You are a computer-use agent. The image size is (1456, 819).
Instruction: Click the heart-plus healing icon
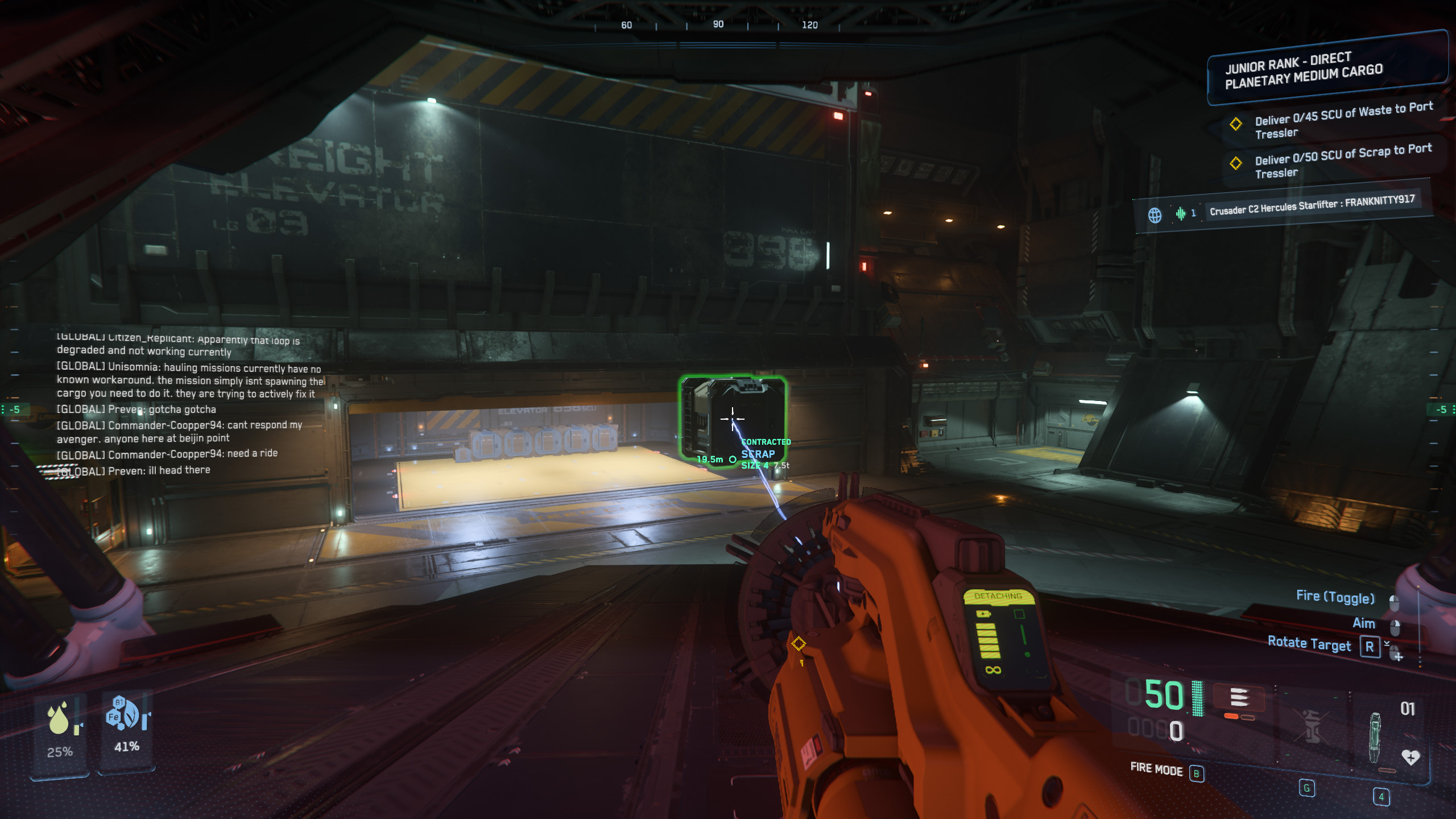(x=1410, y=757)
